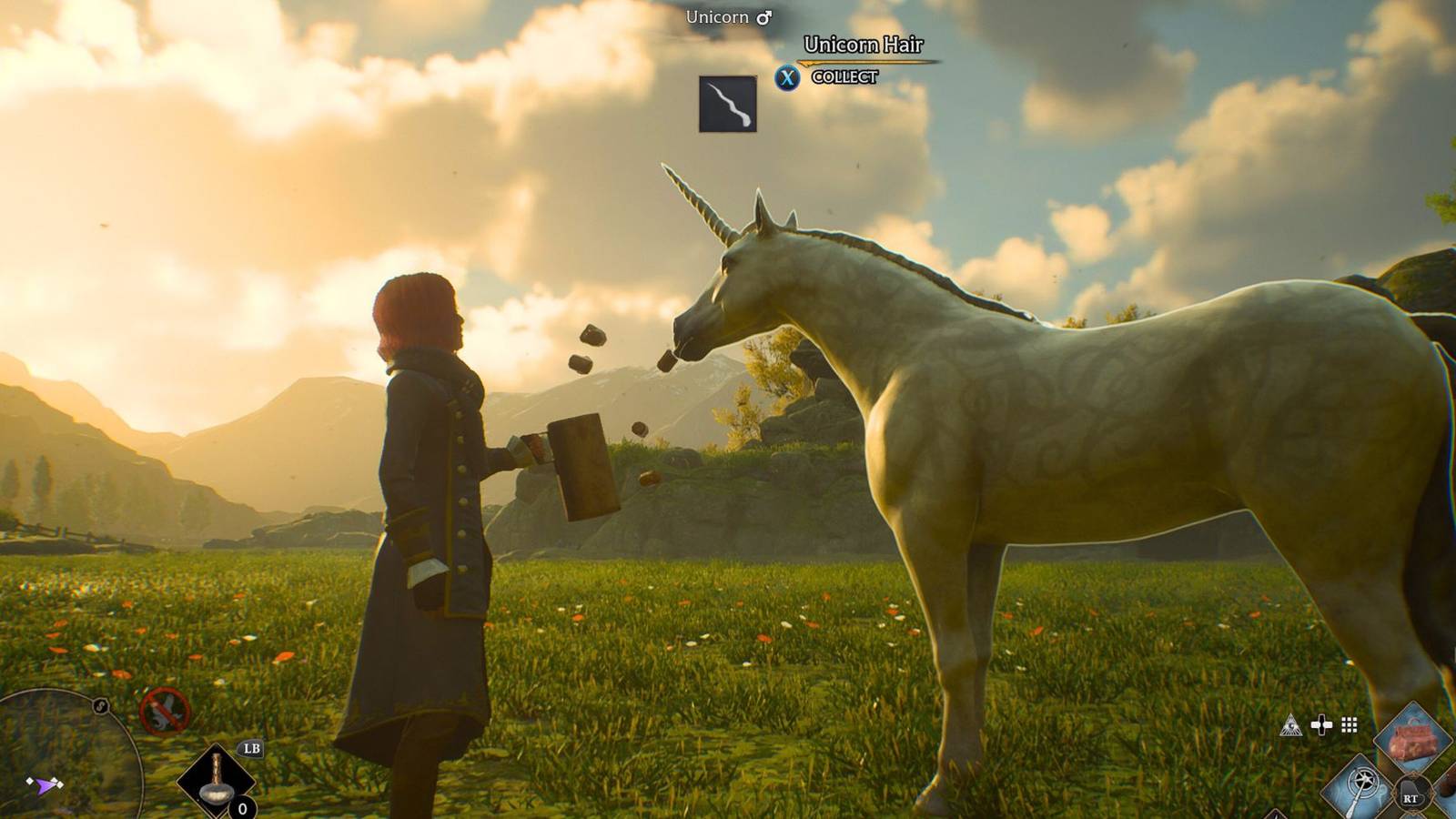
Task: Click the Revelio eye triangle icon
Action: (x=1291, y=725)
